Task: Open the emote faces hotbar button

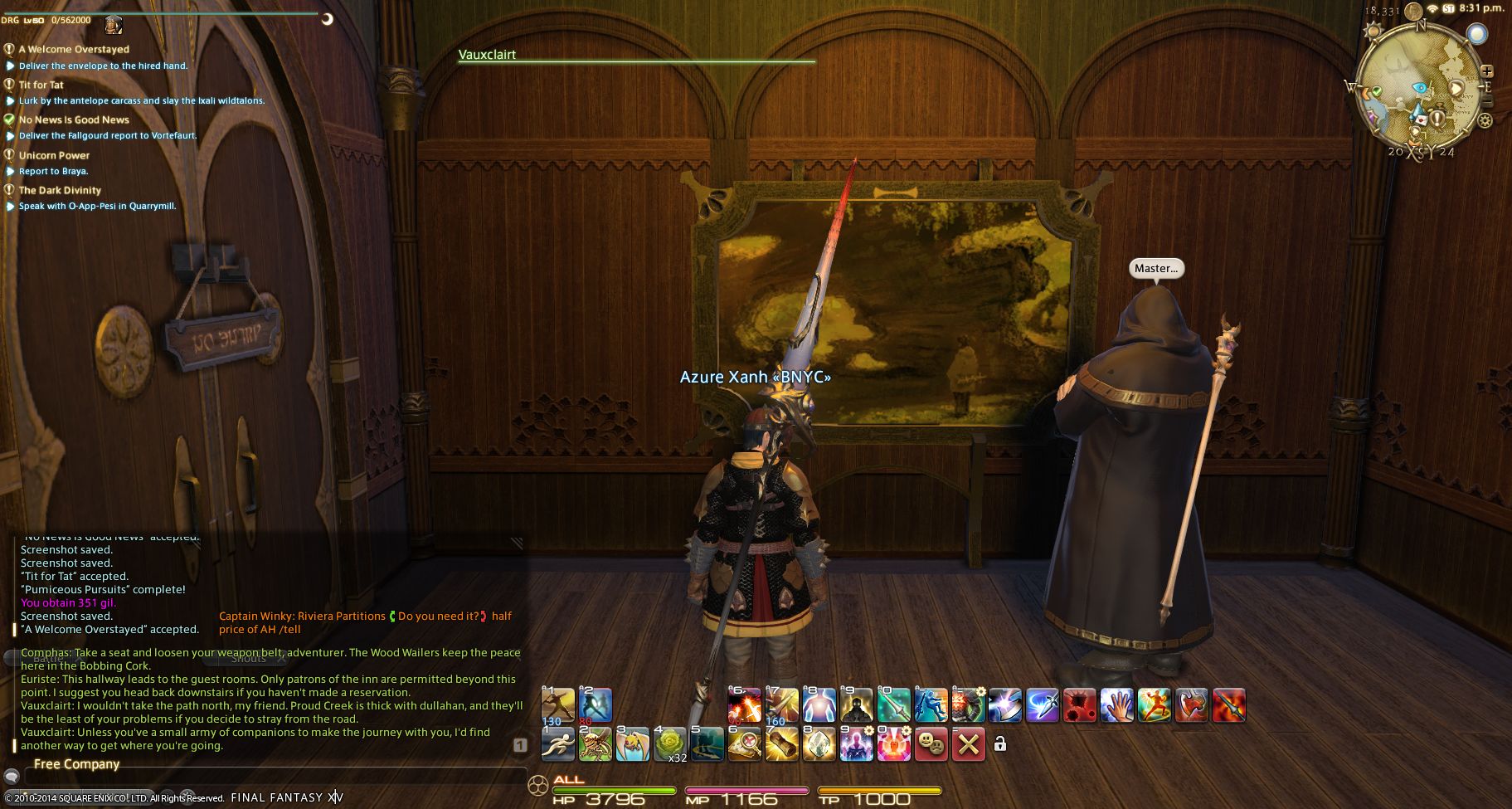Action: tap(931, 744)
